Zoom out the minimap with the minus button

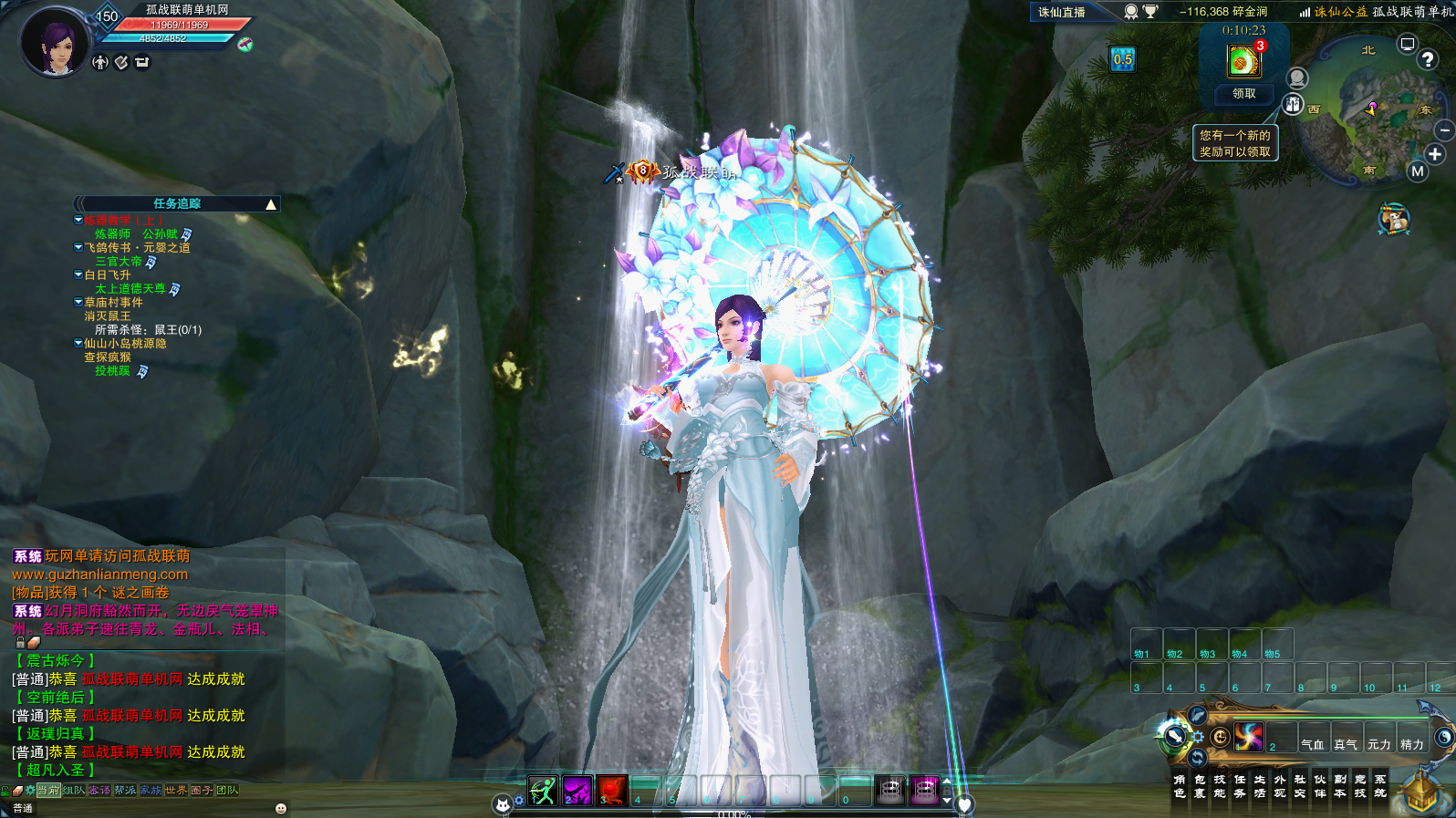[x=1444, y=131]
